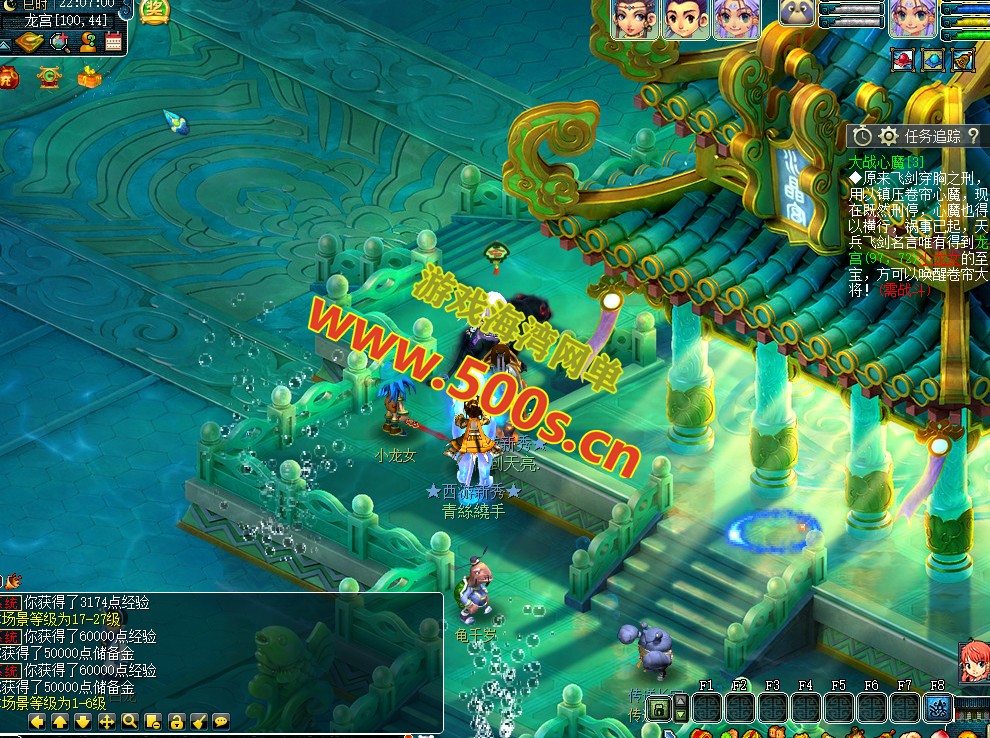Screen dimensions: 990x738
Task: Click the red buff status icon
Action: pyautogui.click(x=903, y=60)
